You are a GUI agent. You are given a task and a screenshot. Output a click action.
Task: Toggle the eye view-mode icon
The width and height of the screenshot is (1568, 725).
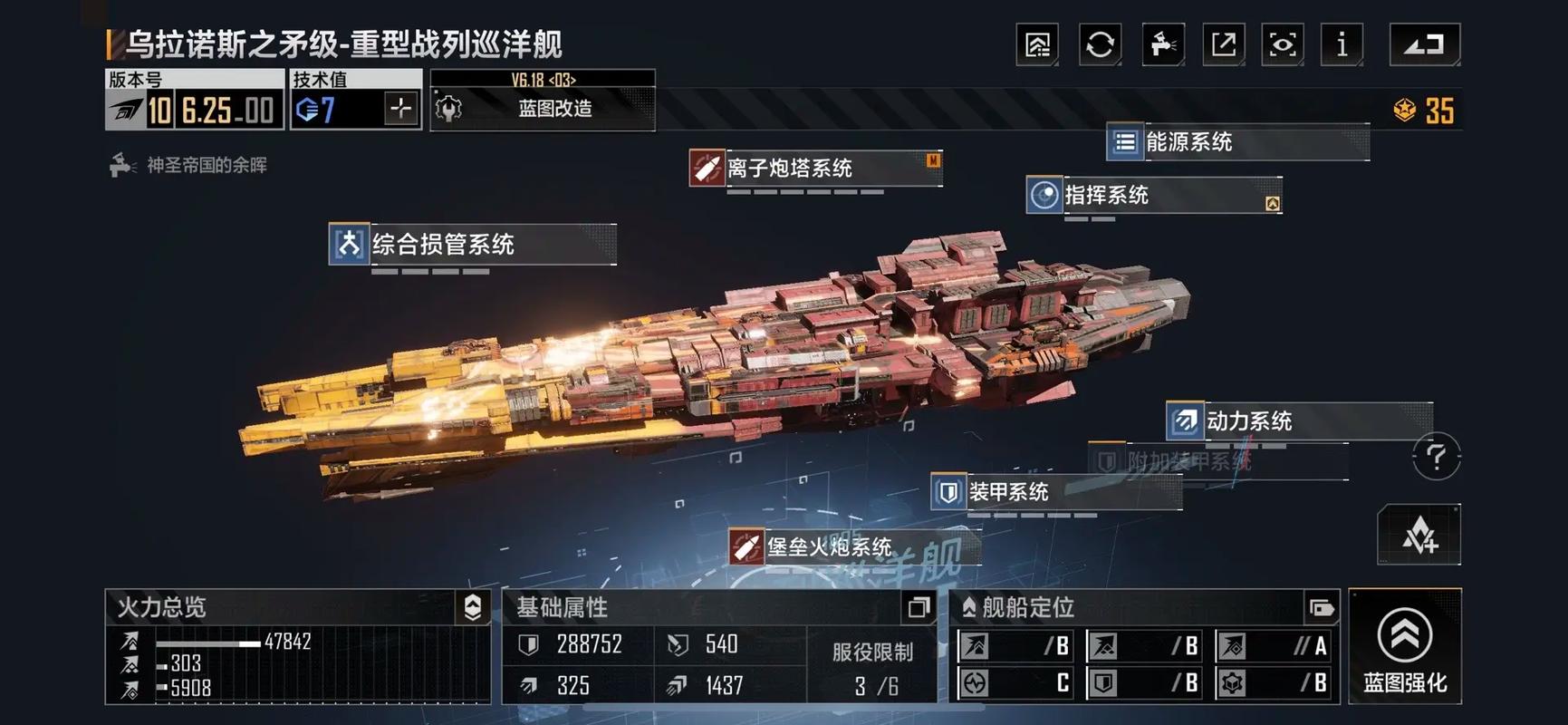coord(1283,44)
